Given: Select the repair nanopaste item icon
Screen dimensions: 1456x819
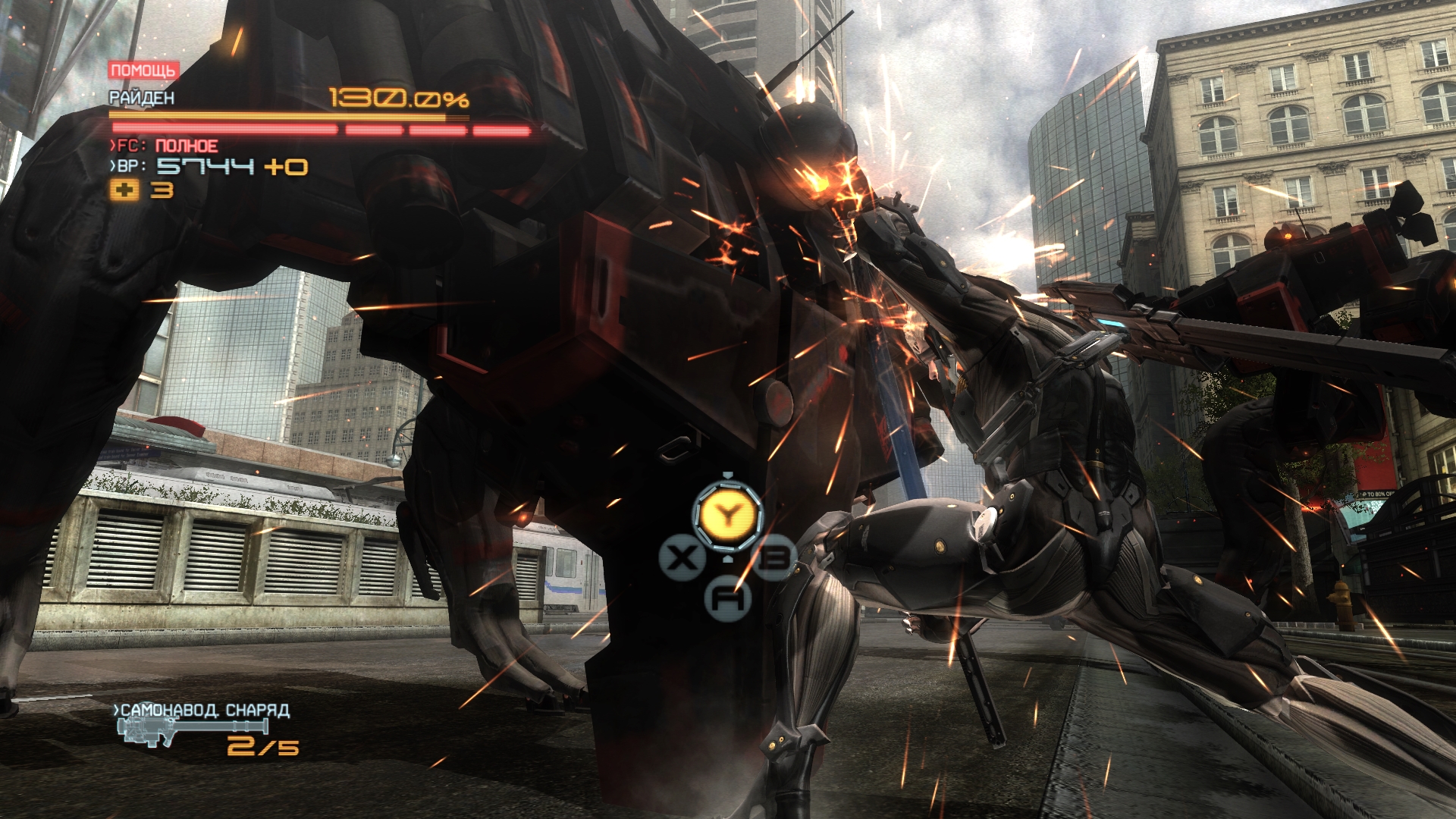Looking at the screenshot, I should [124, 190].
